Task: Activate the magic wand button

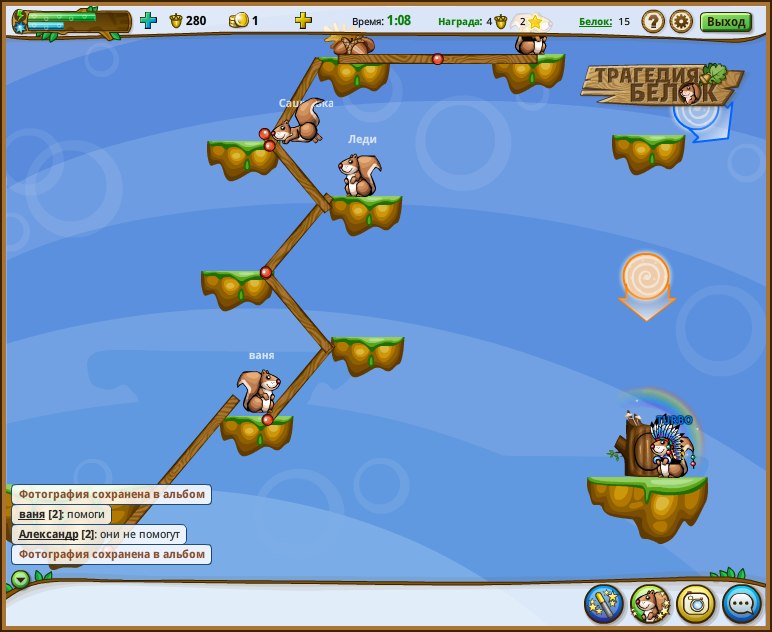Action: pos(604,603)
